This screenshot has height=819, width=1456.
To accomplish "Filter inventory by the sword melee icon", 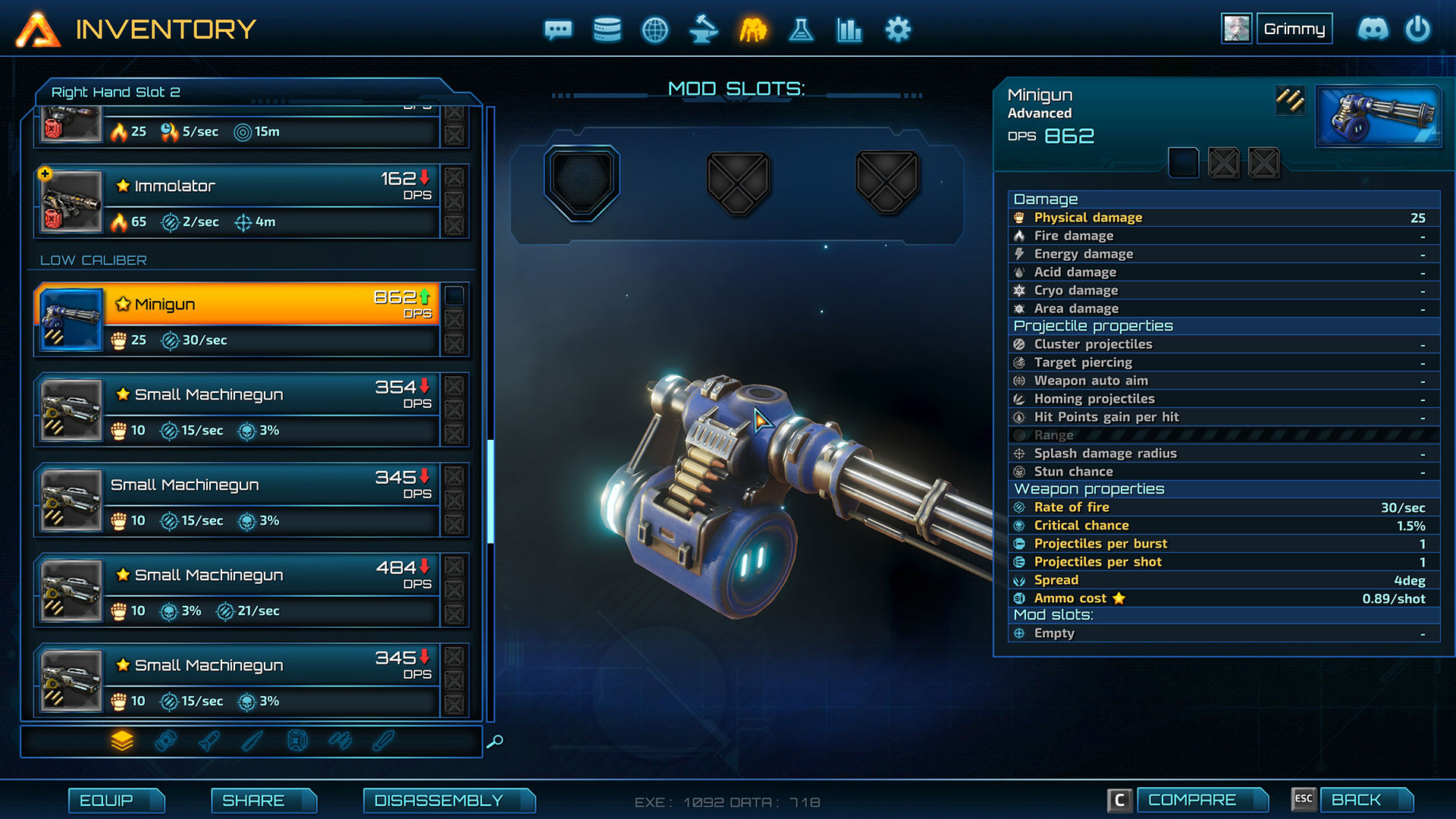I will coord(253,741).
